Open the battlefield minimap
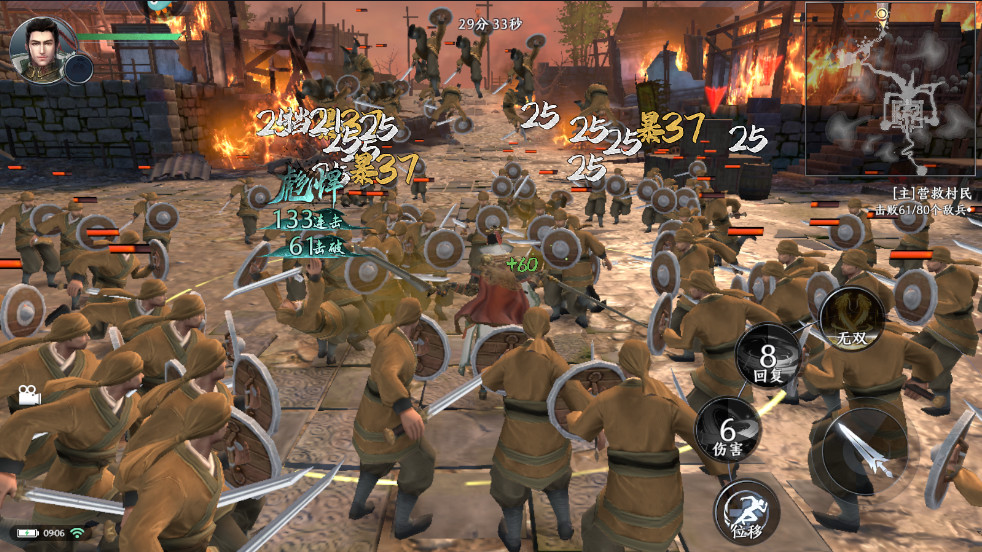 892,90
